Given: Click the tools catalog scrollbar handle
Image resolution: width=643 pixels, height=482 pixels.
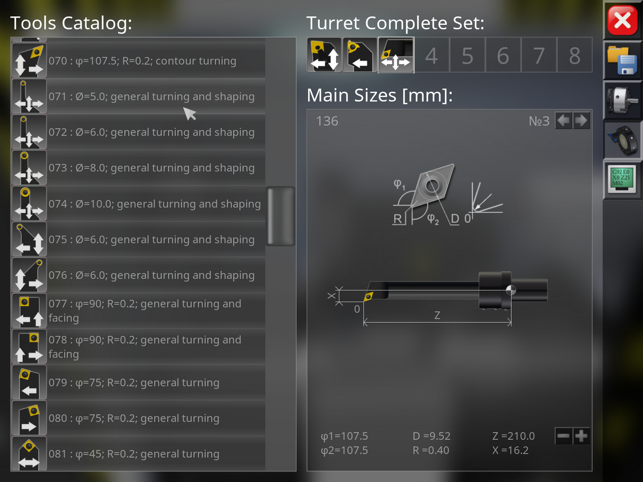Looking at the screenshot, I should point(281,214).
